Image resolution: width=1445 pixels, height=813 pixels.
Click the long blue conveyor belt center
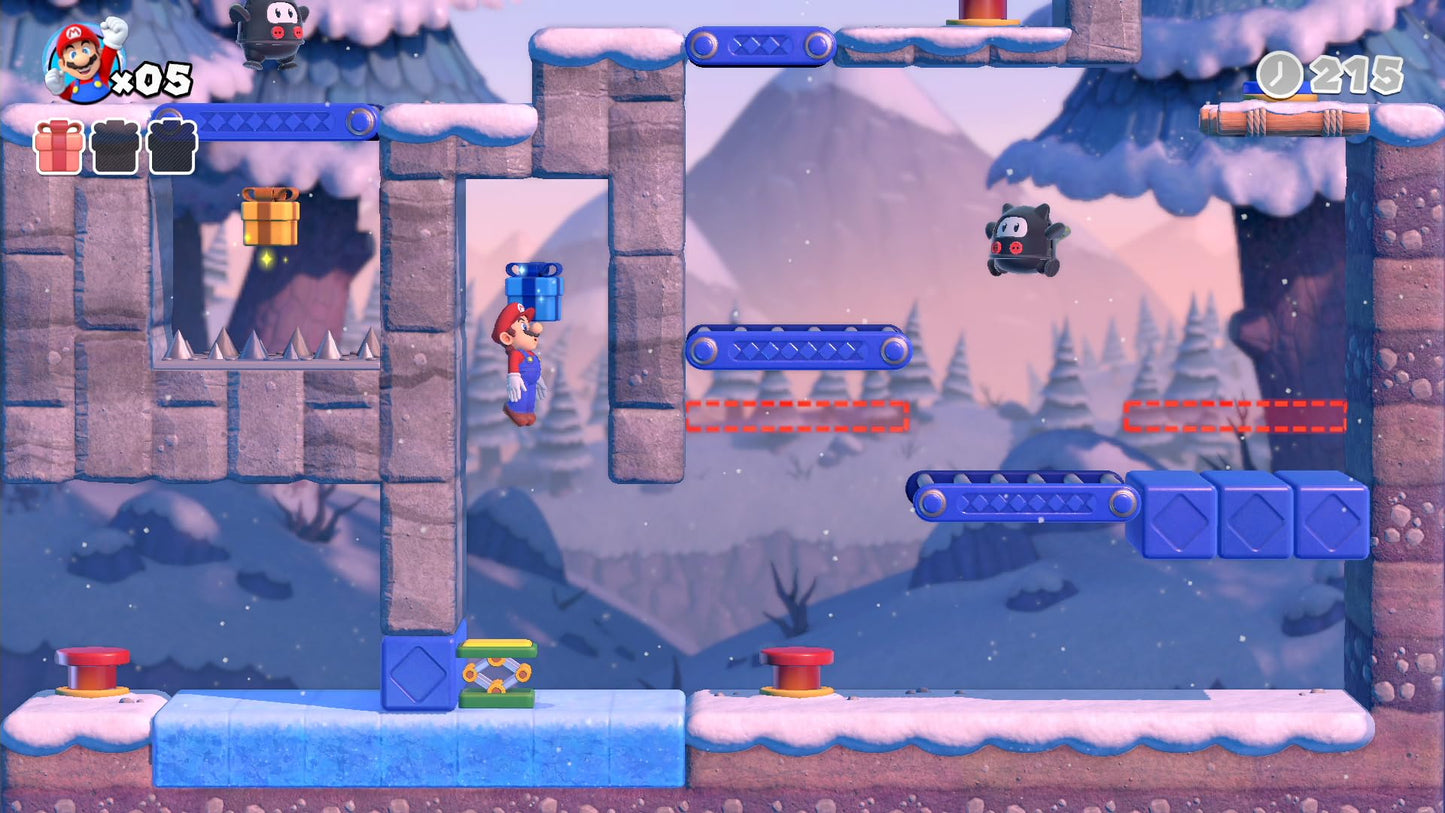[x=800, y=350]
